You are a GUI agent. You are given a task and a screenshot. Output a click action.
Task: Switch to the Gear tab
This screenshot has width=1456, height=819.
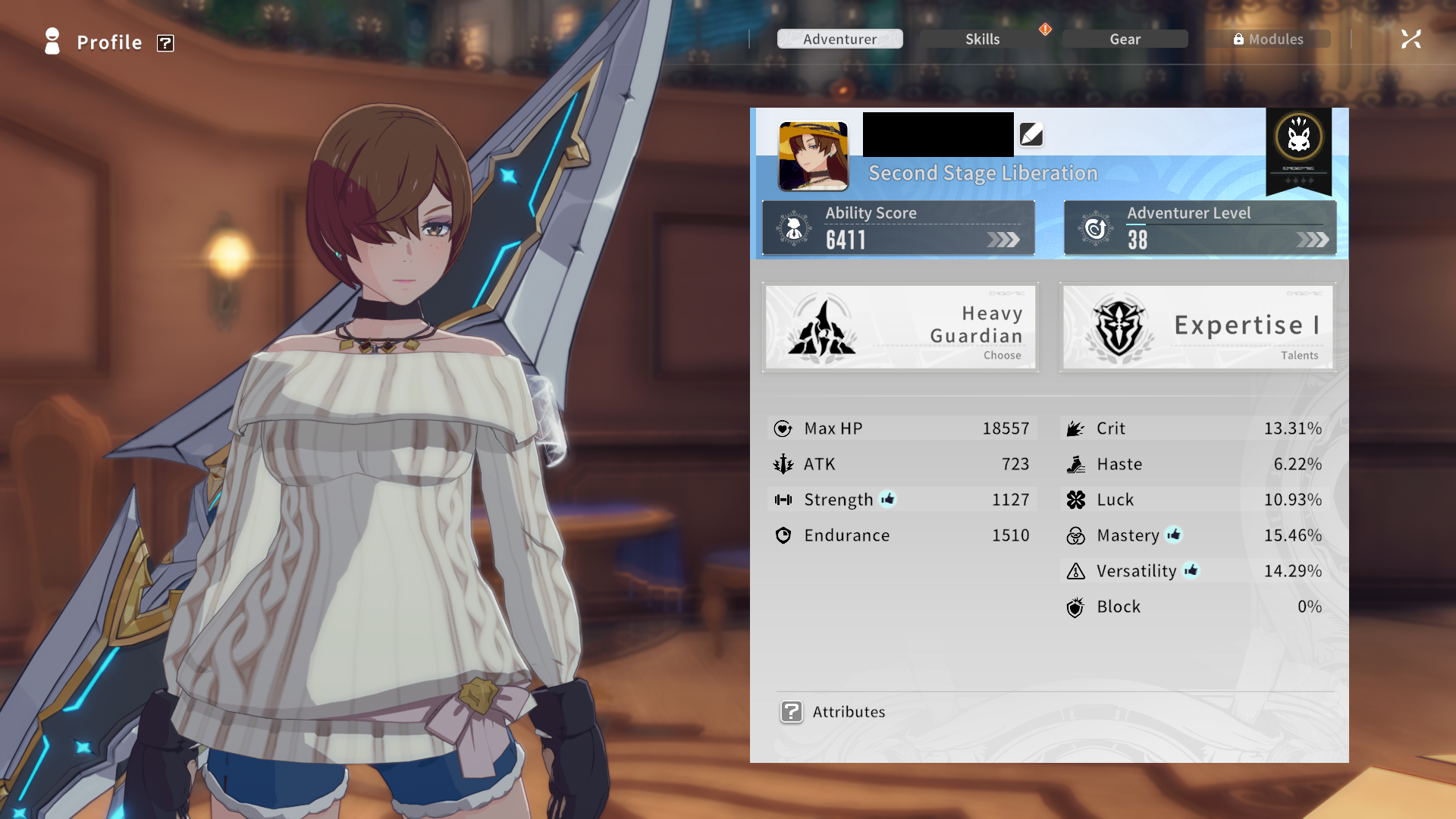click(1125, 39)
